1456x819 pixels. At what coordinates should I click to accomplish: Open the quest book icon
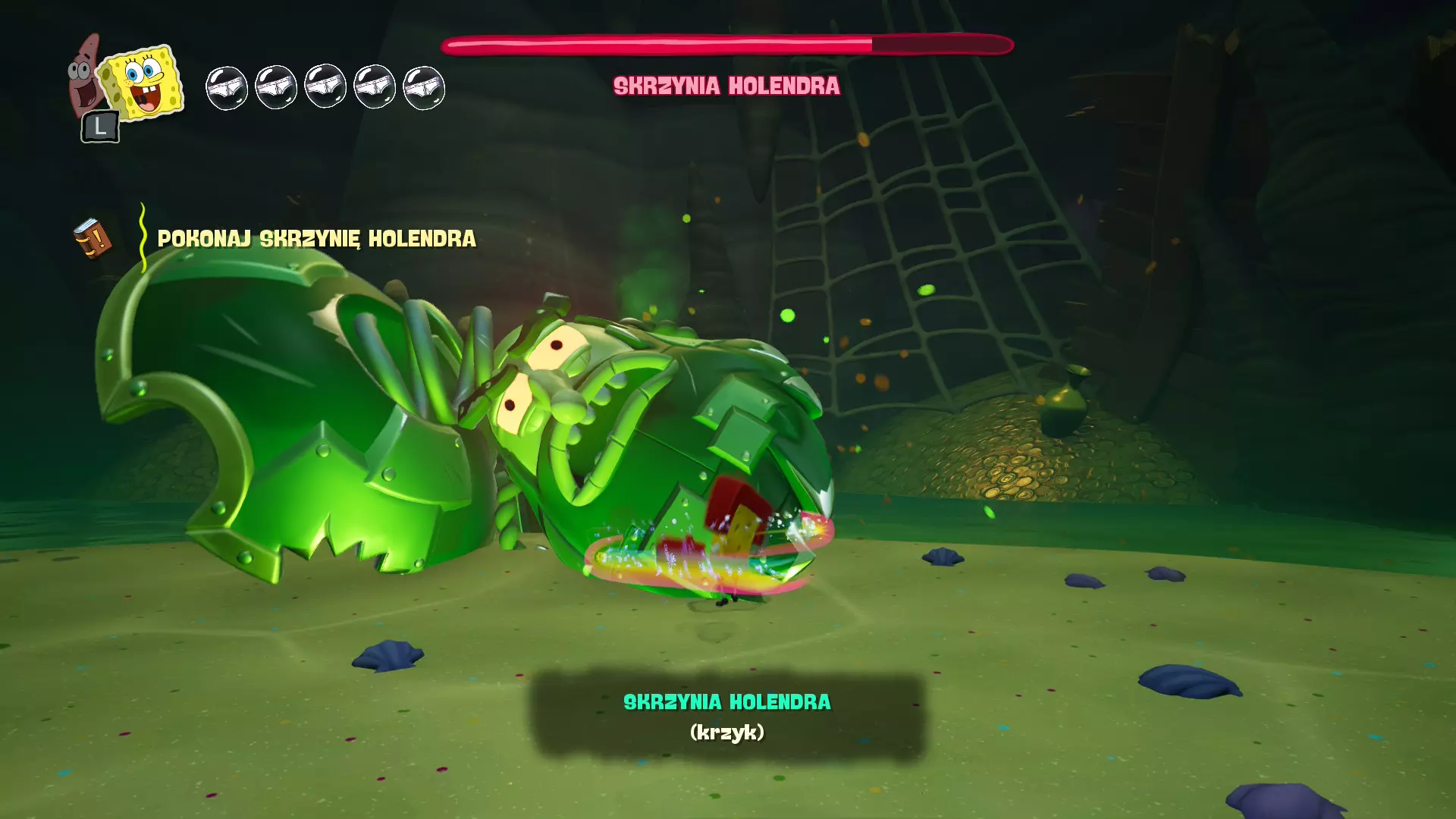pyautogui.click(x=93, y=239)
